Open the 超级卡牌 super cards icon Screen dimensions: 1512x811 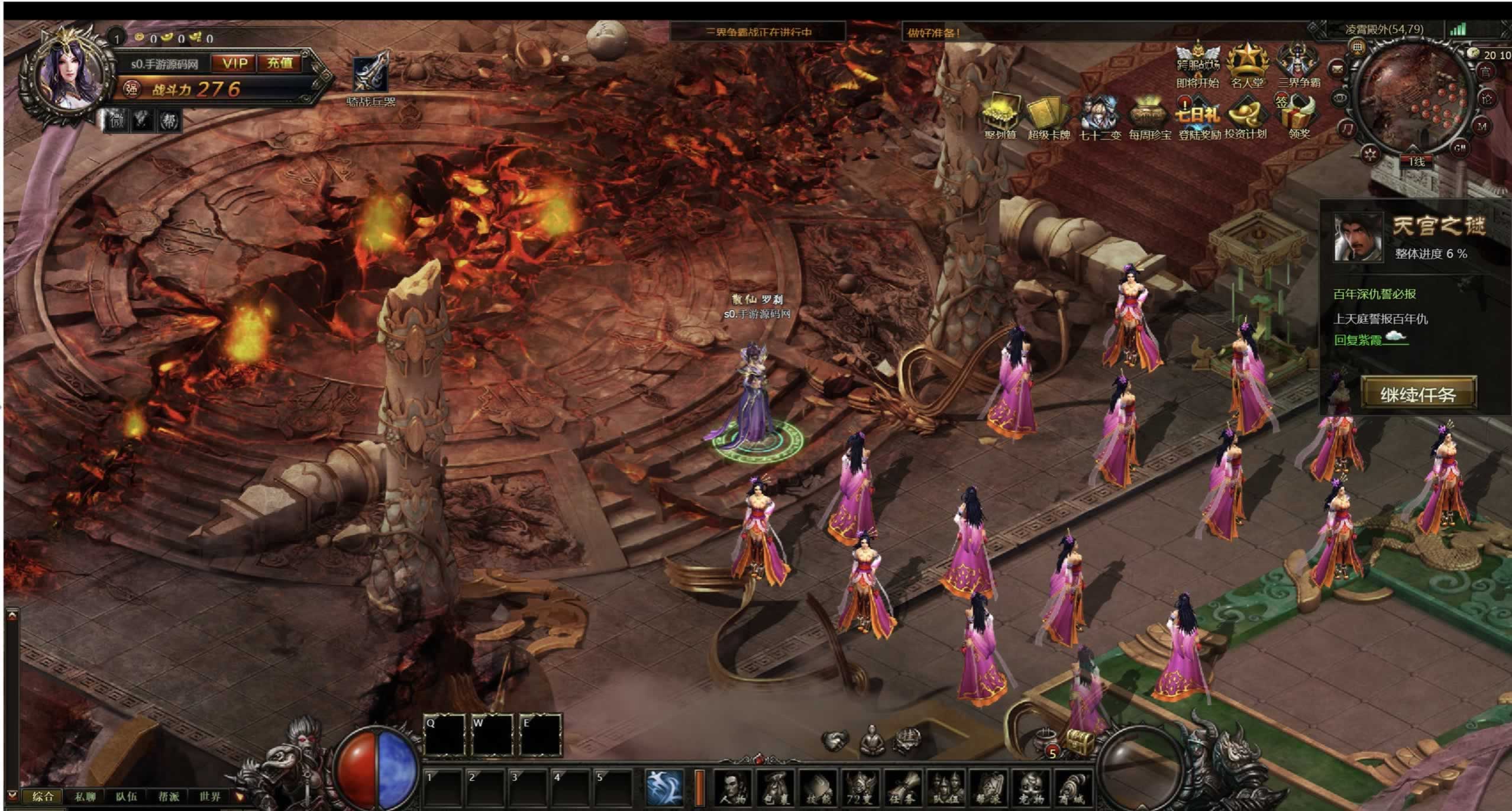coord(1048,115)
